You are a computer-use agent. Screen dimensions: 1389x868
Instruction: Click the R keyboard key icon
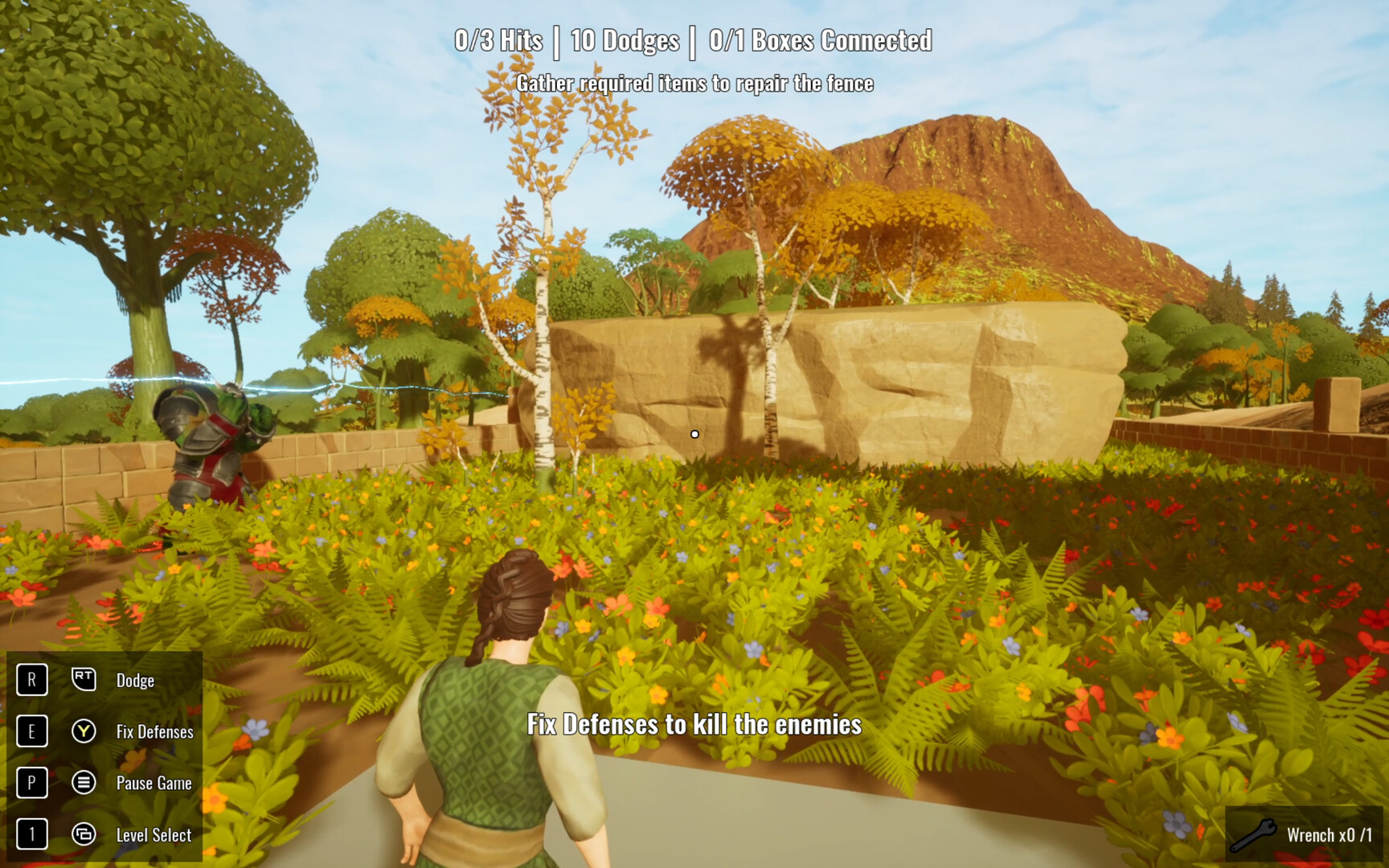[31, 679]
